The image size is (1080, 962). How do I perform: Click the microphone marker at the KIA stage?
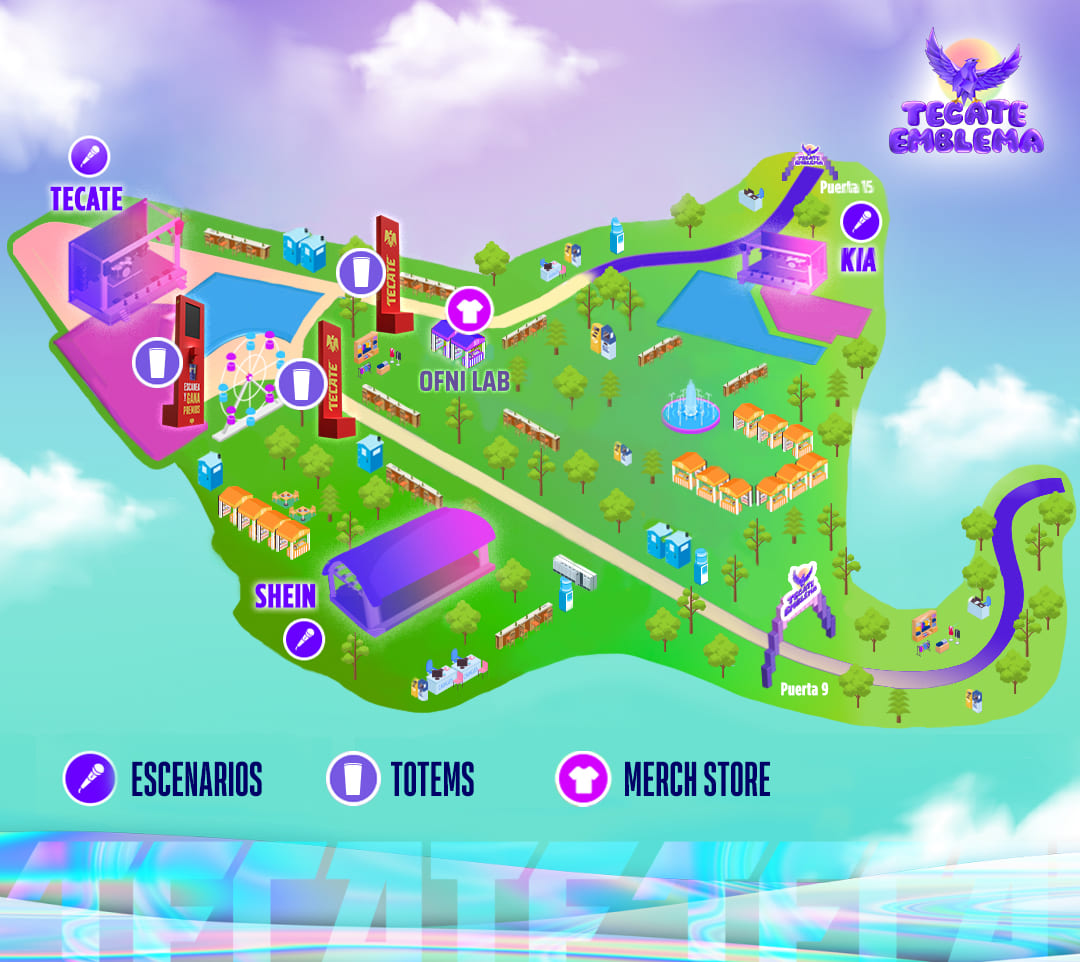(x=859, y=221)
